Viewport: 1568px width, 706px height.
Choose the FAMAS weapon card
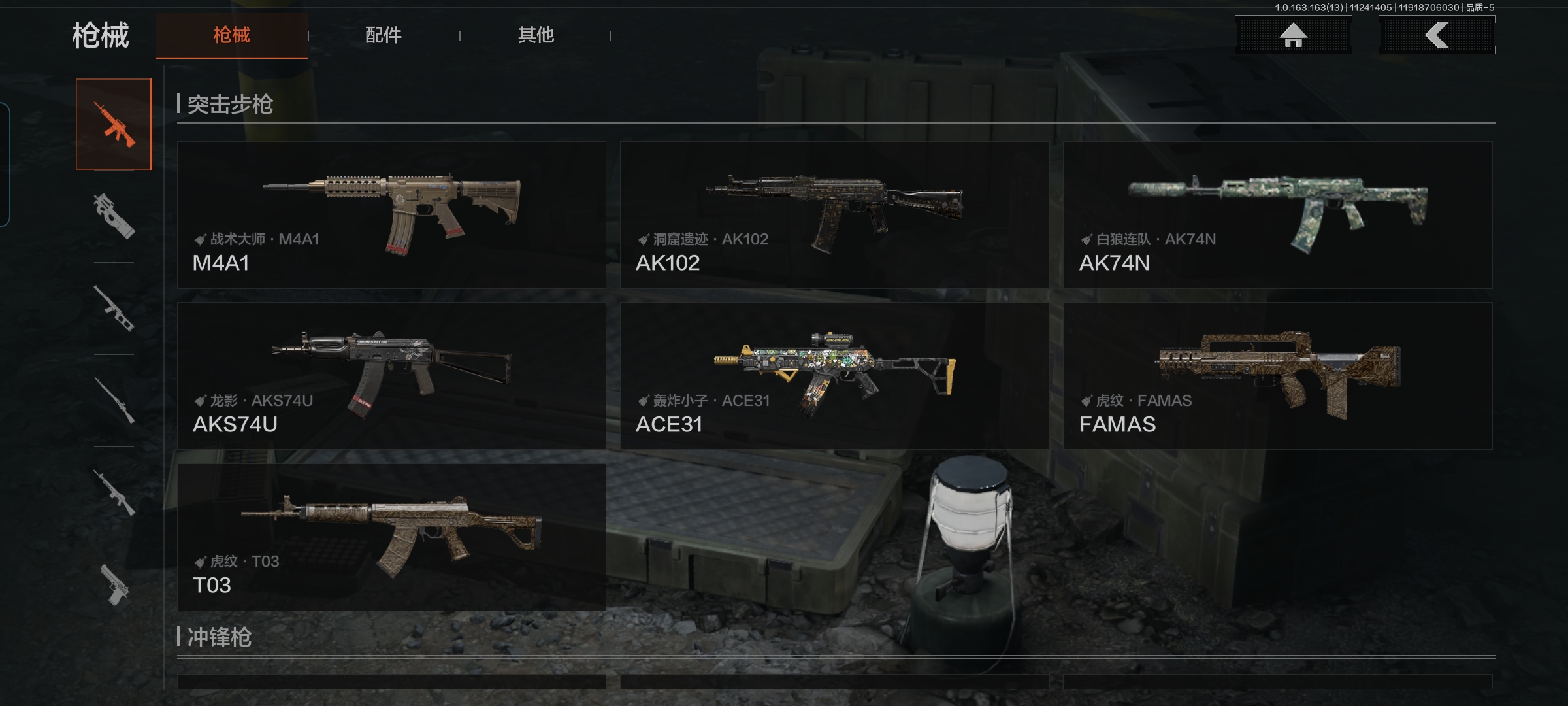click(x=1277, y=376)
